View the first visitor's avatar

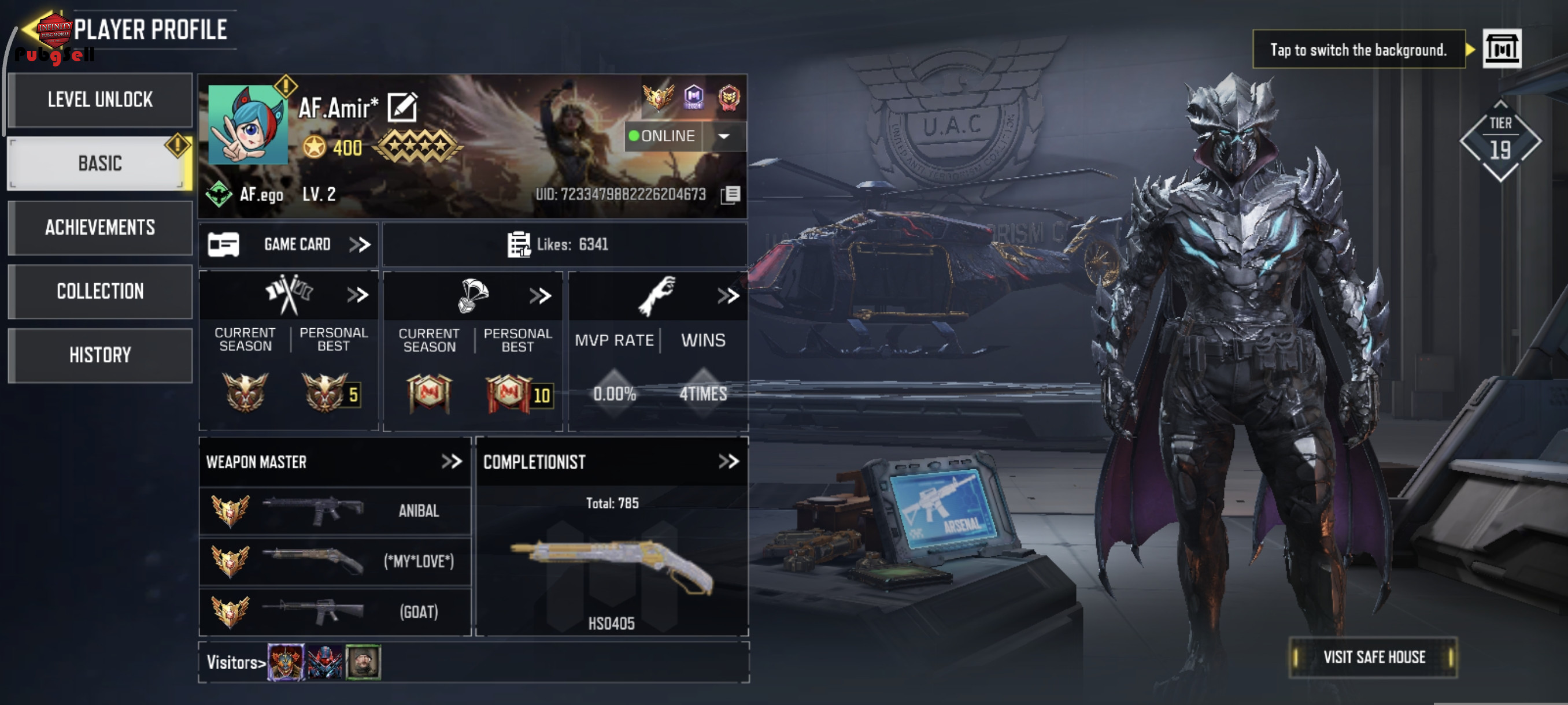pyautogui.click(x=286, y=662)
